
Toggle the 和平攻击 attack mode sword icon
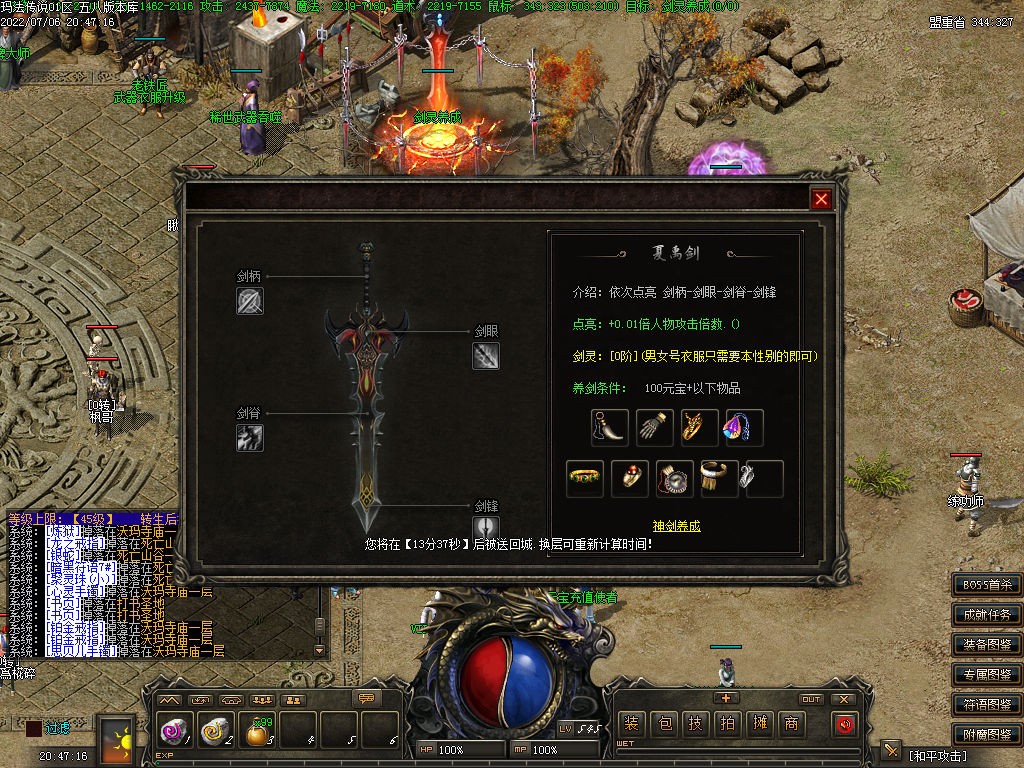[x=891, y=752]
